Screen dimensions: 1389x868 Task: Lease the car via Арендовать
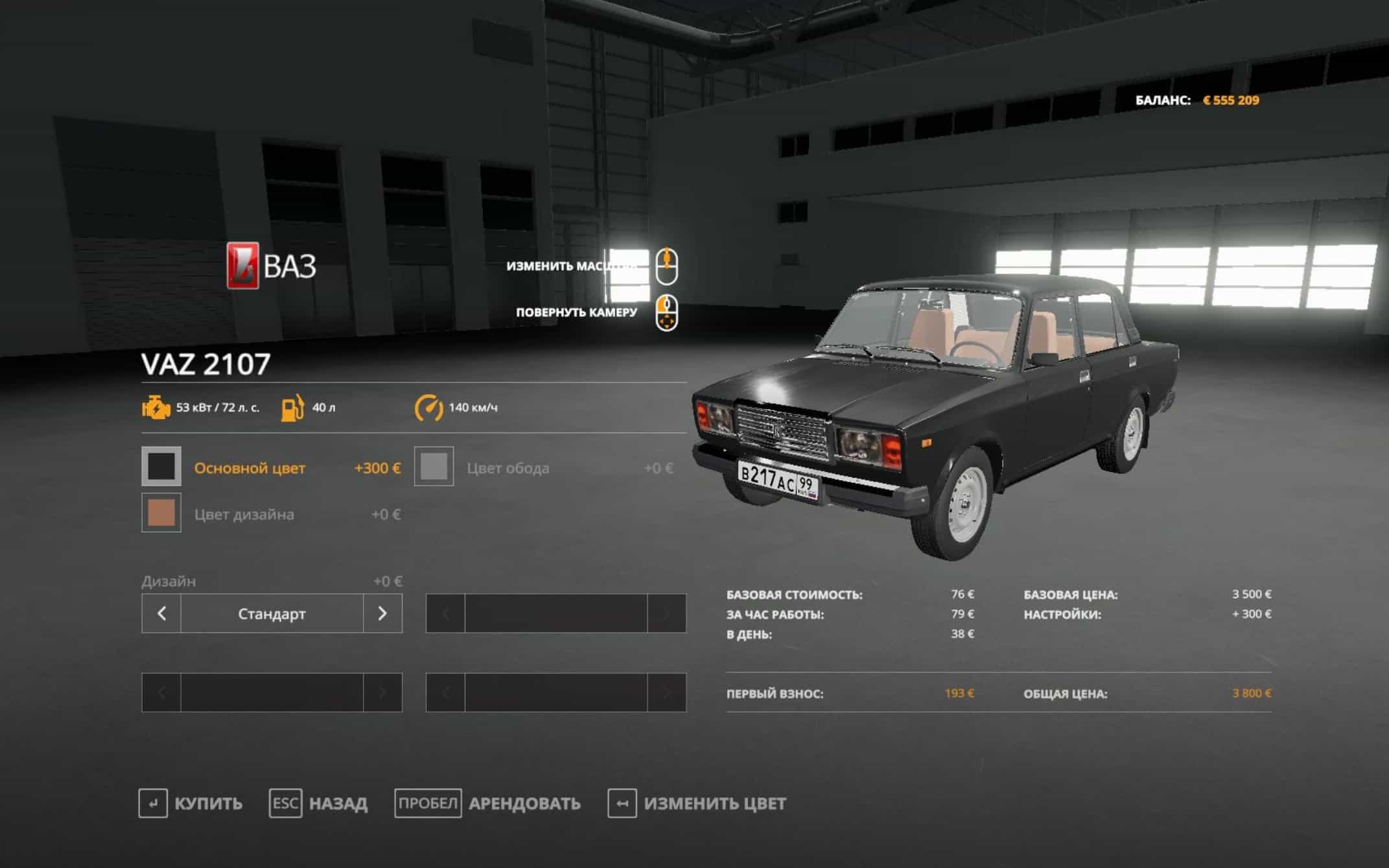click(488, 803)
